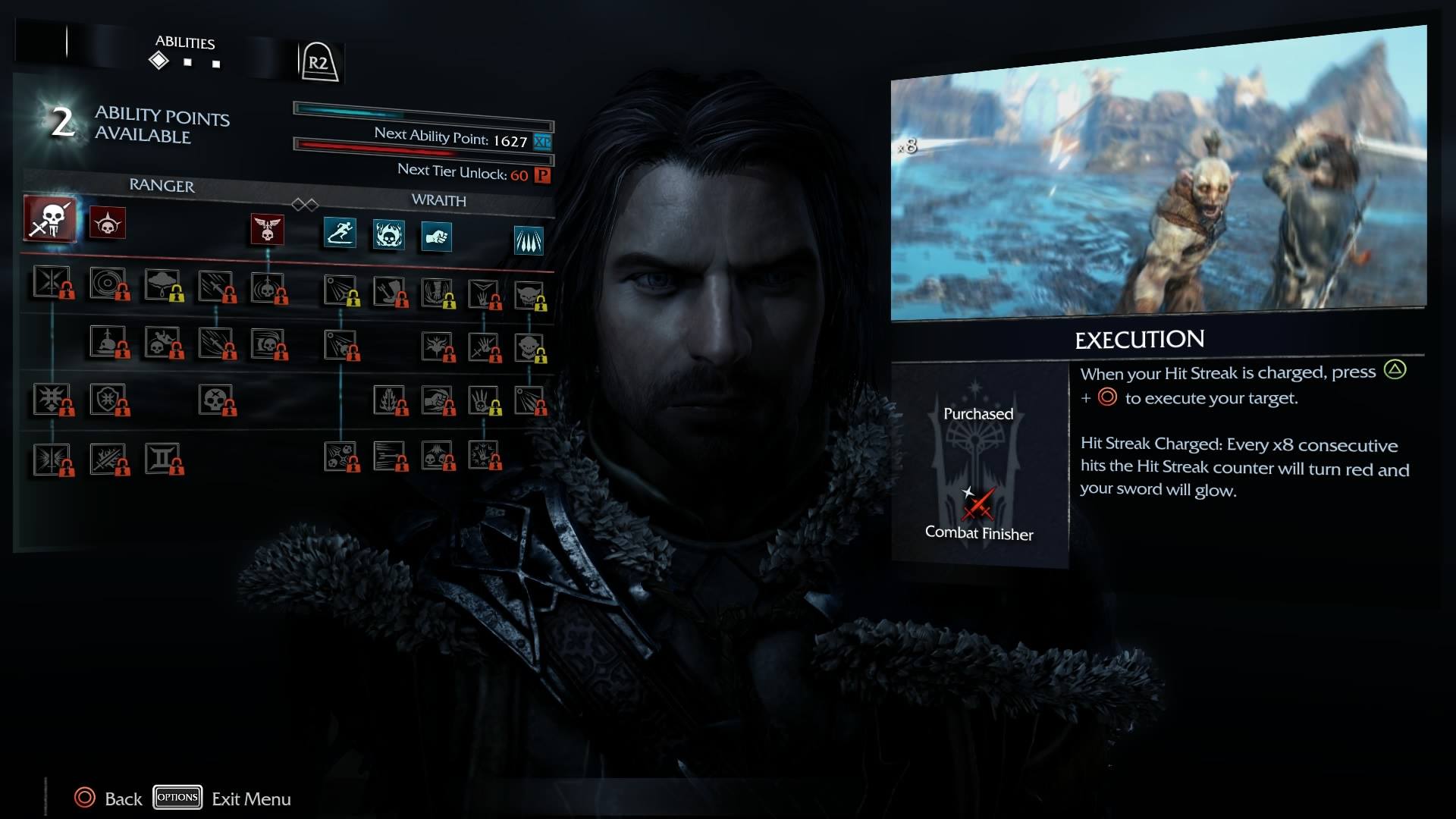Select the locked shield emblem ability
This screenshot has height=819, width=1456.
(x=107, y=399)
